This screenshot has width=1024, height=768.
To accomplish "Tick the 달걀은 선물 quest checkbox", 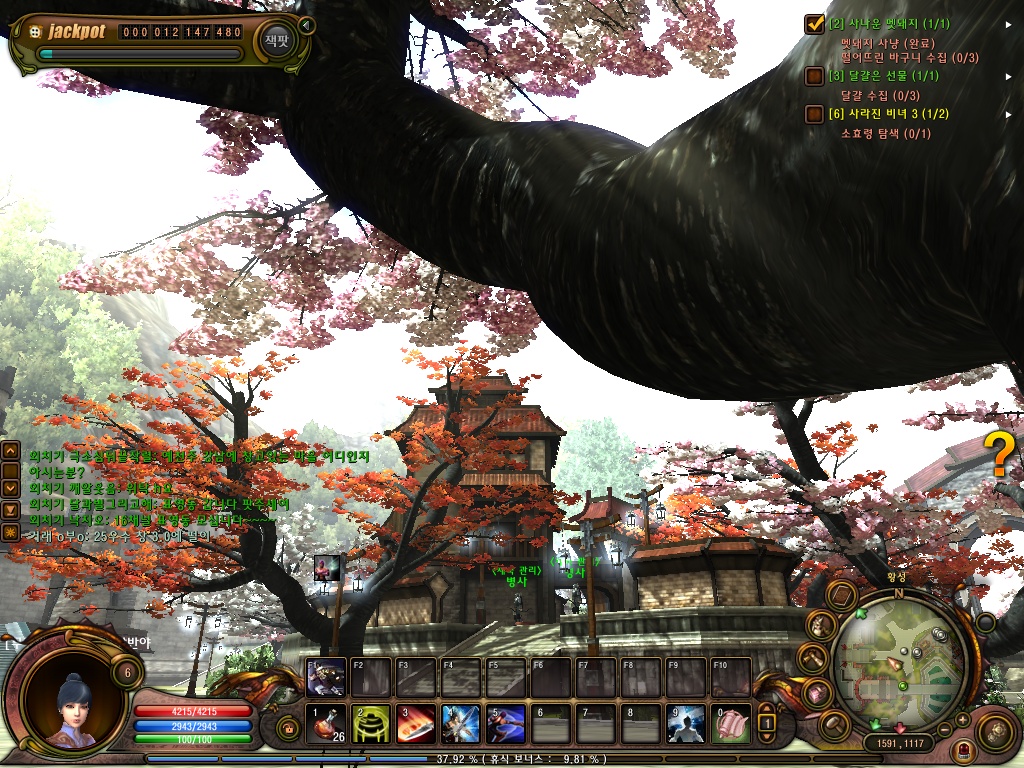I will coord(815,76).
